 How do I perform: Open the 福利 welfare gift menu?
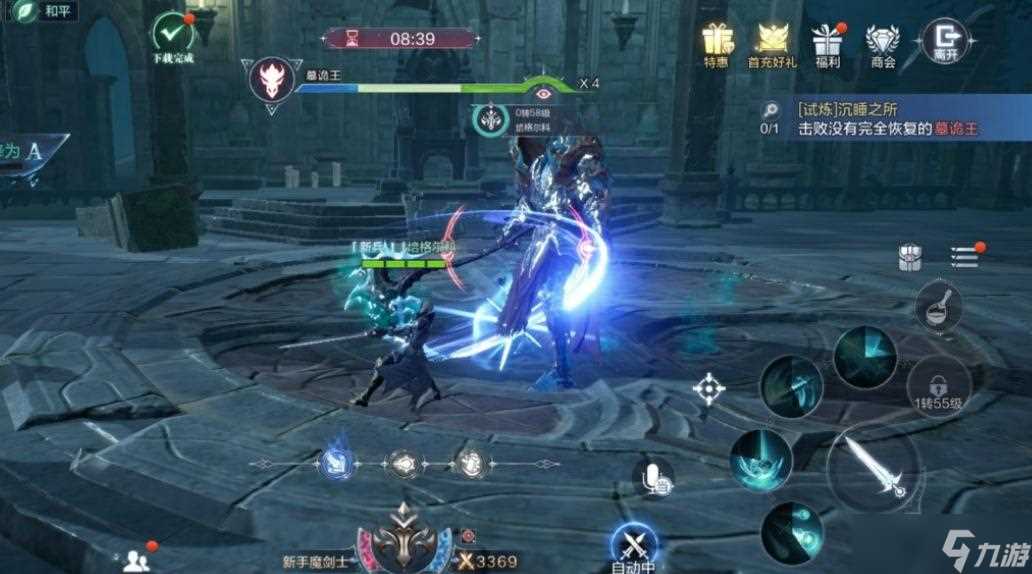click(826, 41)
